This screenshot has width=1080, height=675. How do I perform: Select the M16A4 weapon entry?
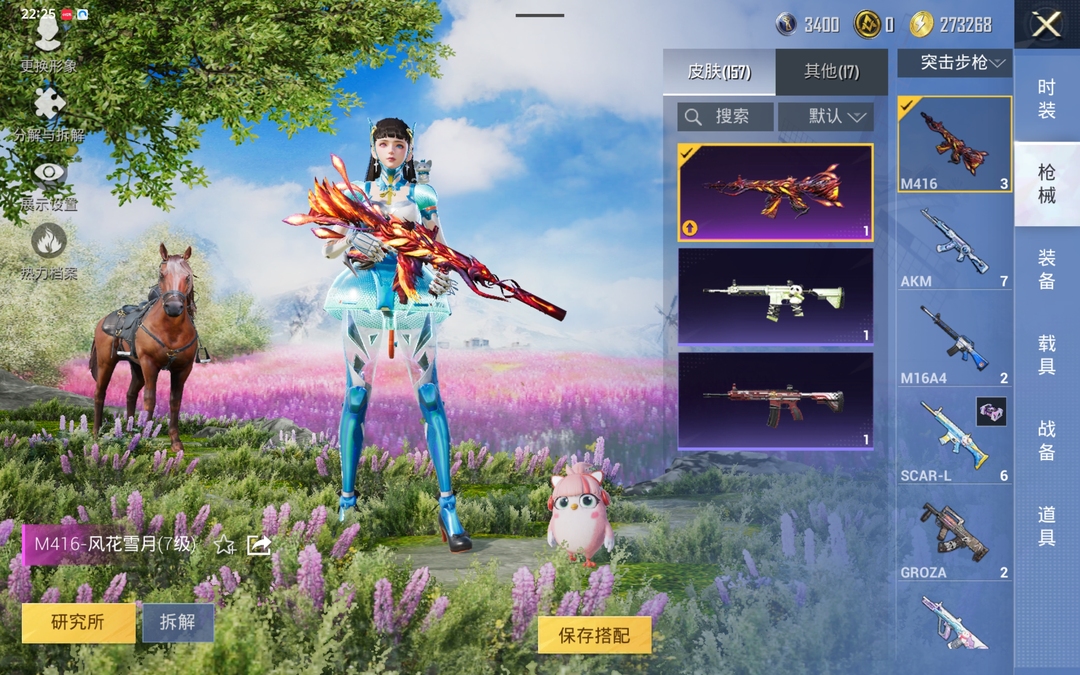pyautogui.click(x=954, y=340)
